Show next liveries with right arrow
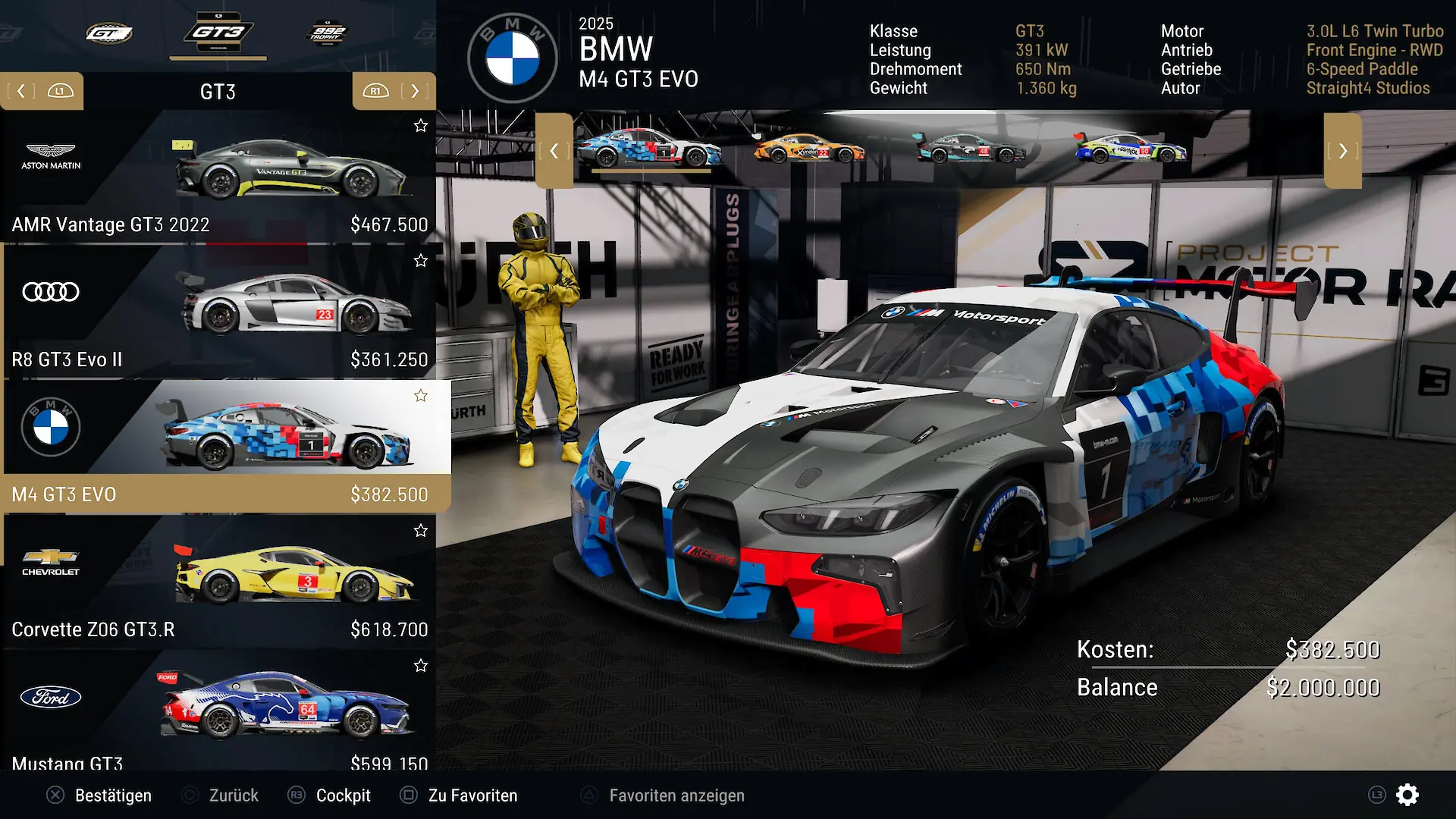1456x819 pixels. coord(1342,151)
